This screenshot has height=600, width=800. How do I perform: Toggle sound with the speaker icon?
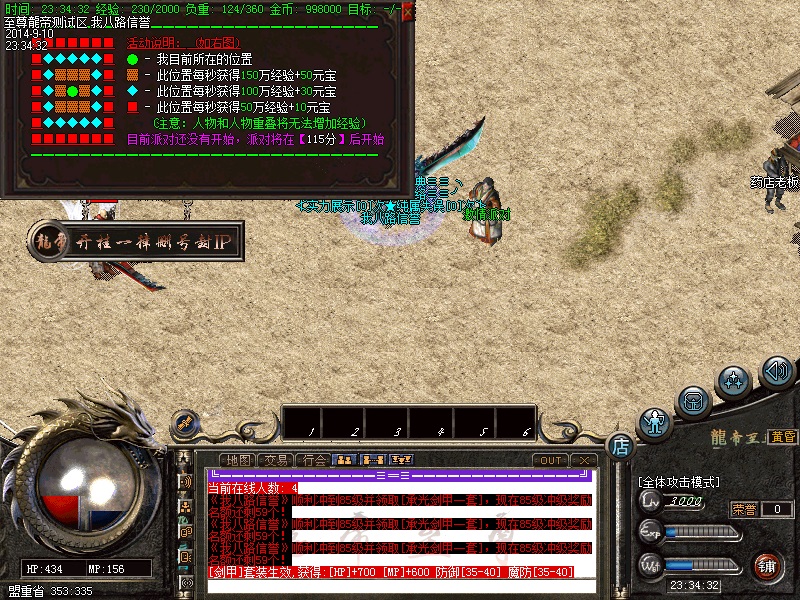point(777,372)
